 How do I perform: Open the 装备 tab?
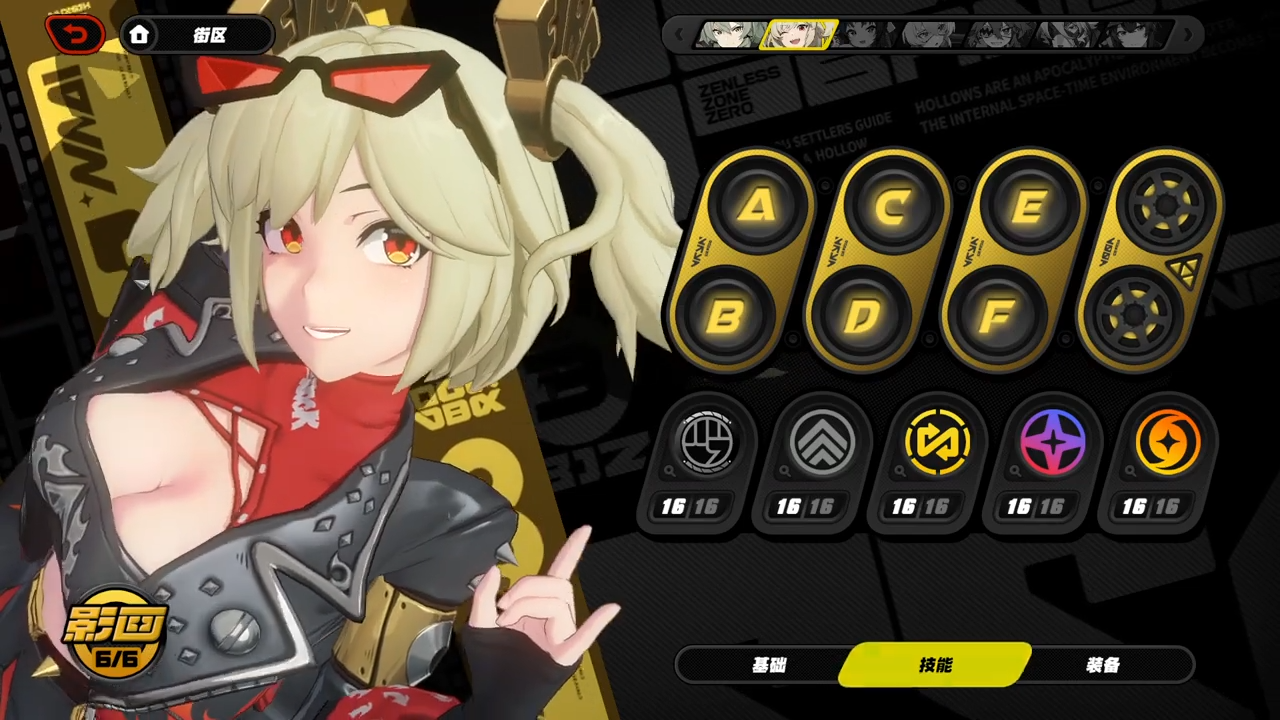(x=1102, y=665)
